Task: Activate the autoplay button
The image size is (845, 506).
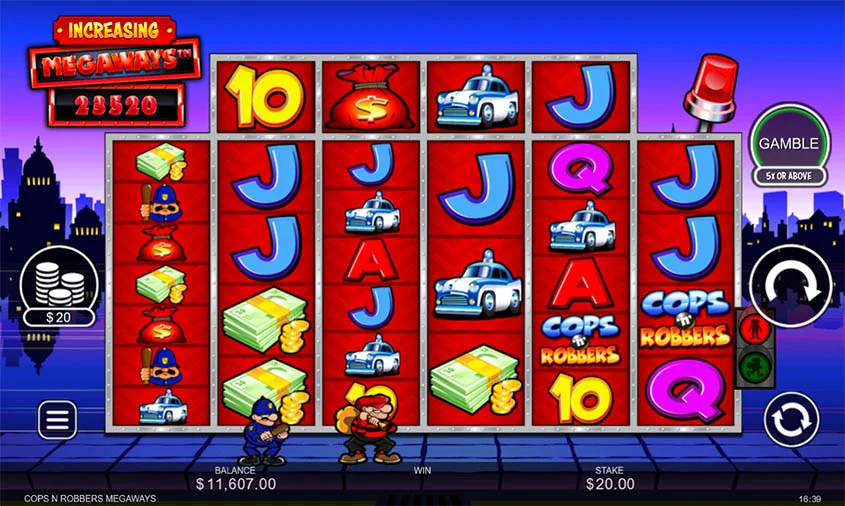Action: pos(791,419)
